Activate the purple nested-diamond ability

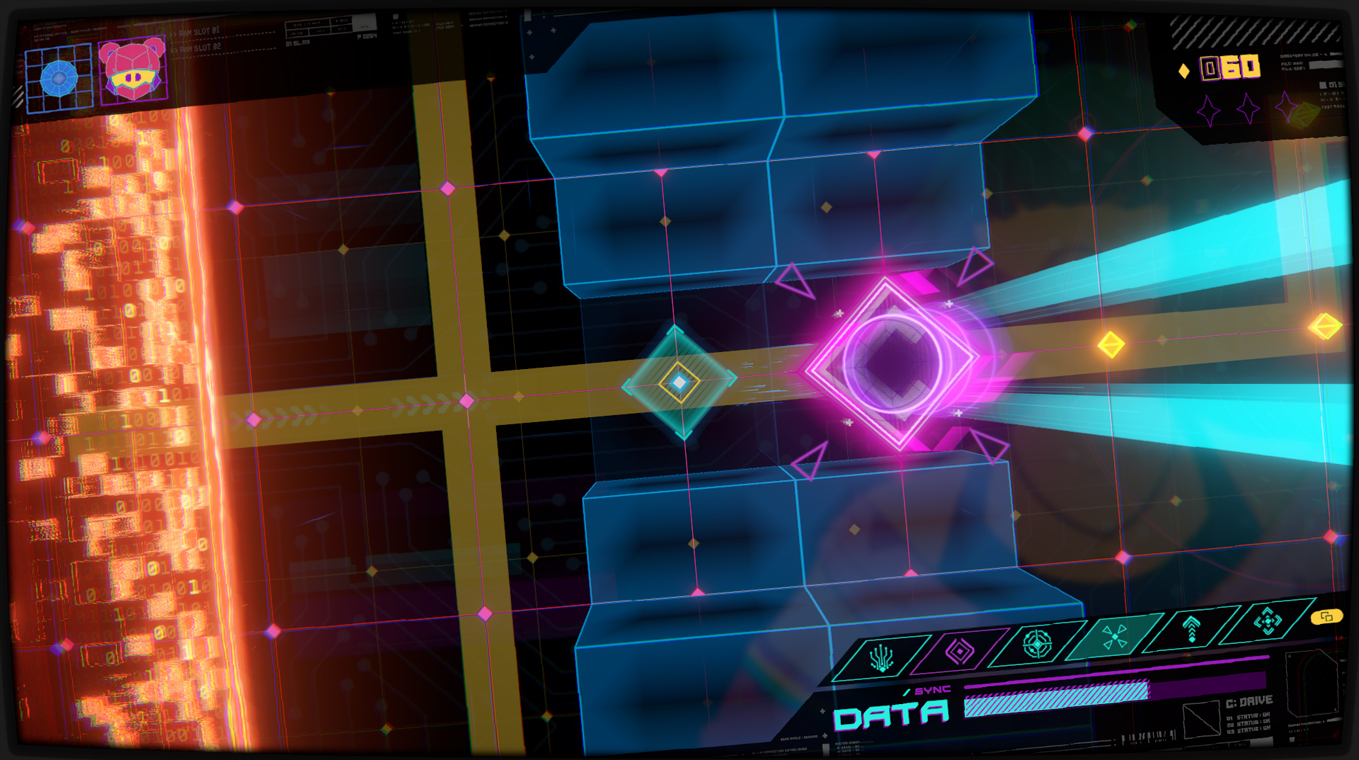click(960, 651)
